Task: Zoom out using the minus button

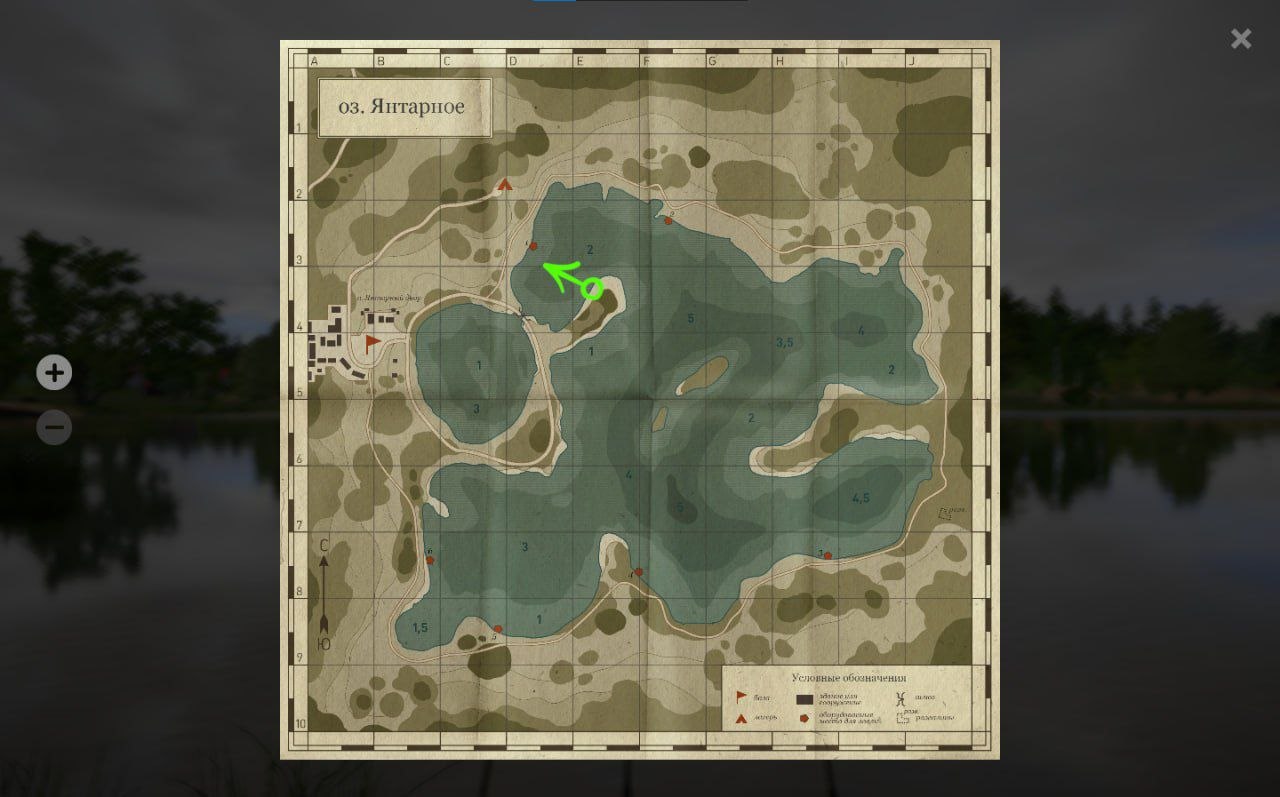Action: click(54, 427)
